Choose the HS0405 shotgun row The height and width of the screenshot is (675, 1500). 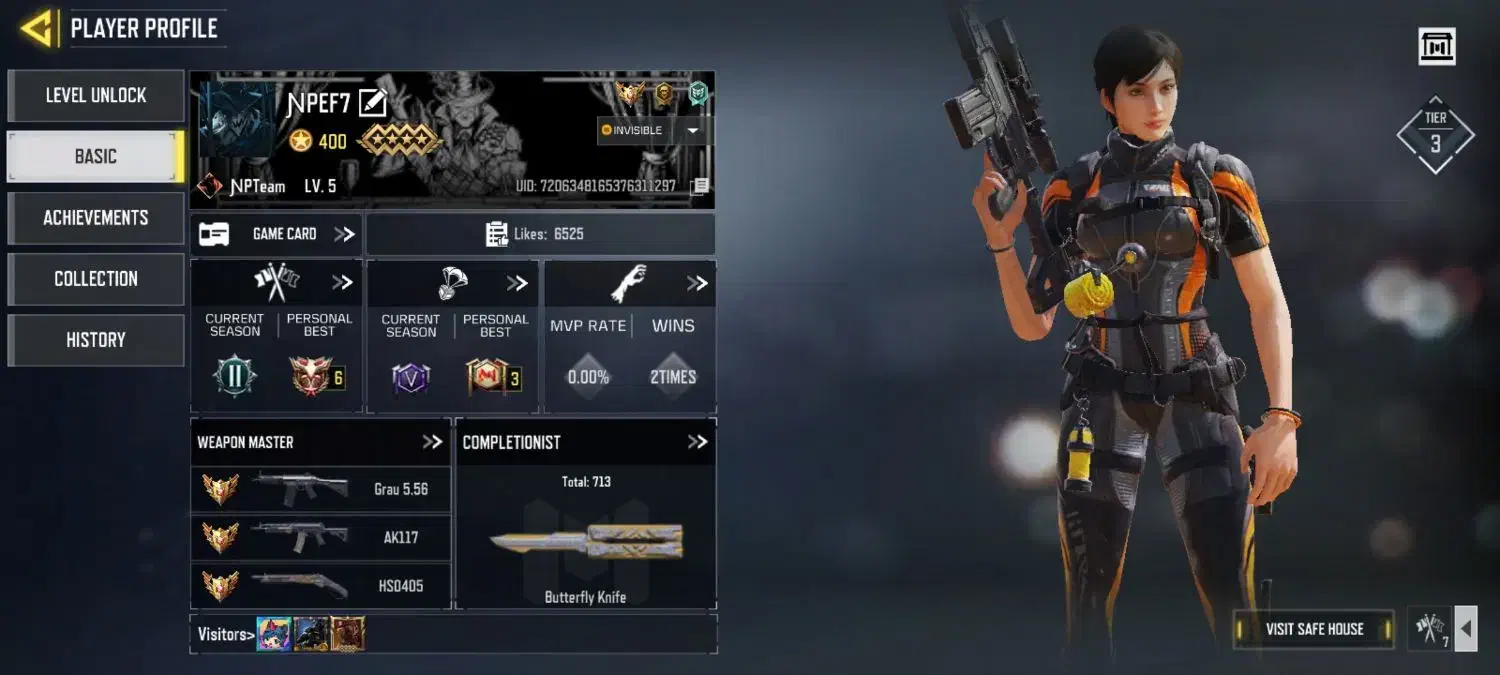320,585
